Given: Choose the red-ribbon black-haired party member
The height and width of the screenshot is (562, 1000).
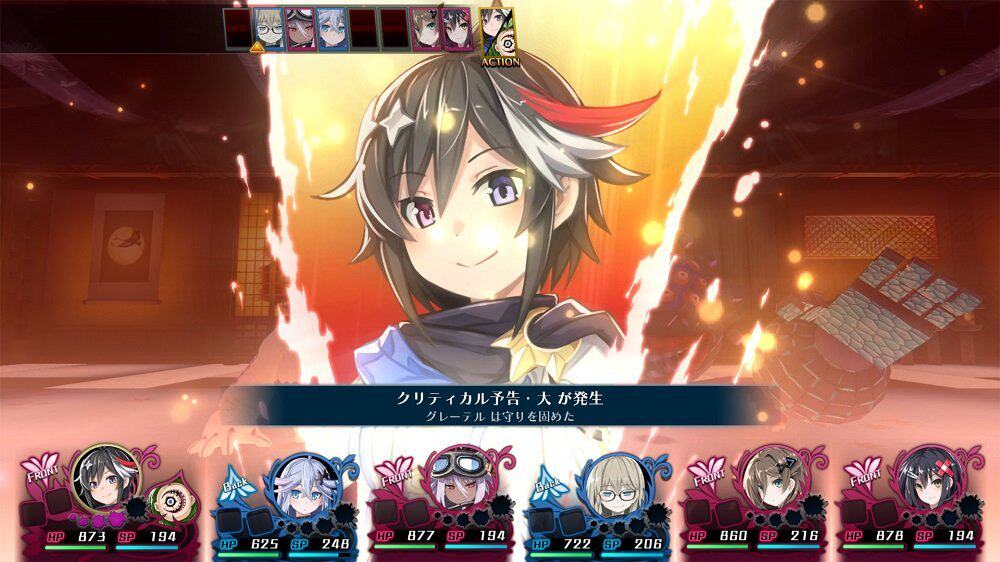Looking at the screenshot, I should coord(927,480).
